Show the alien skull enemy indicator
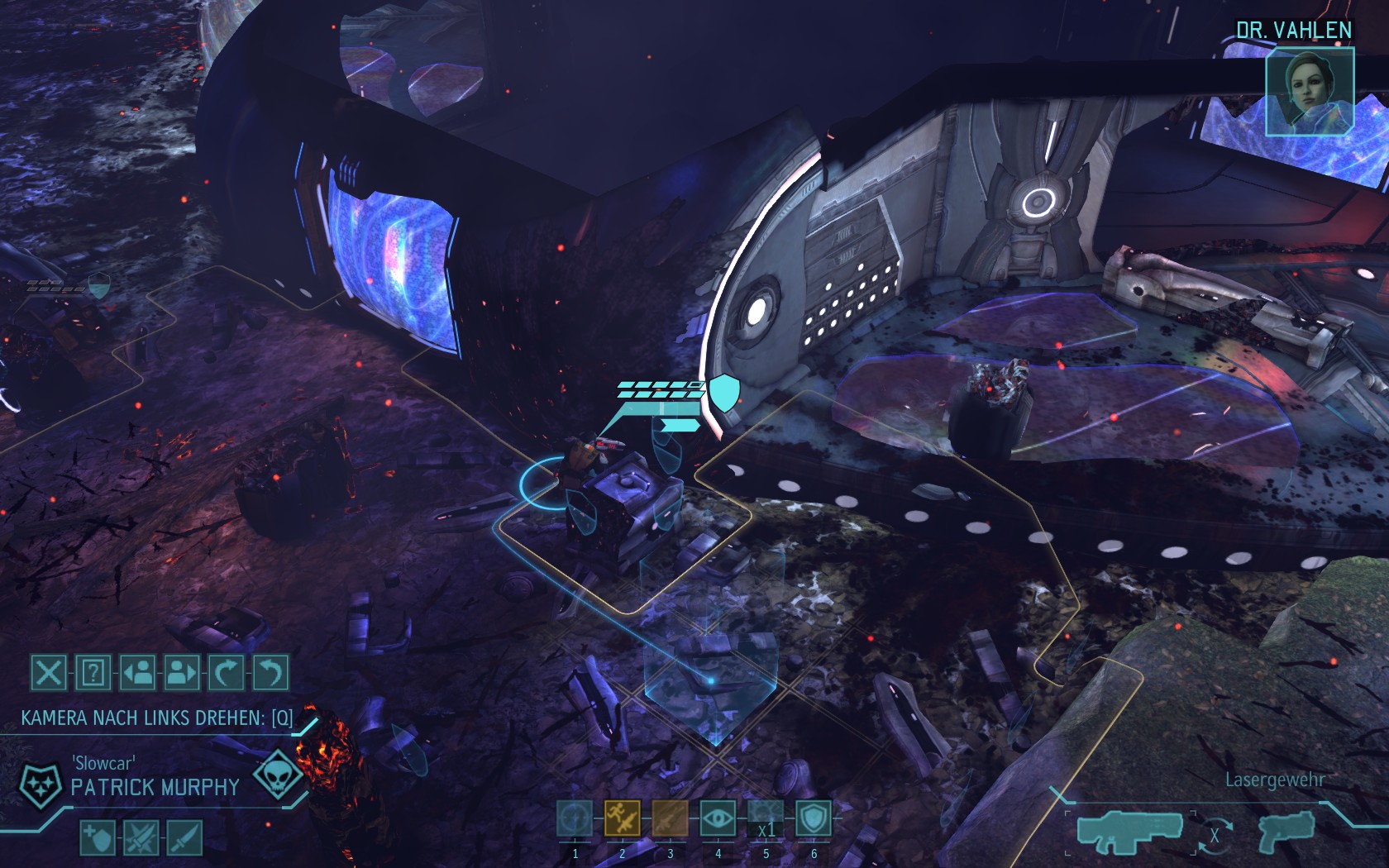 point(274,775)
